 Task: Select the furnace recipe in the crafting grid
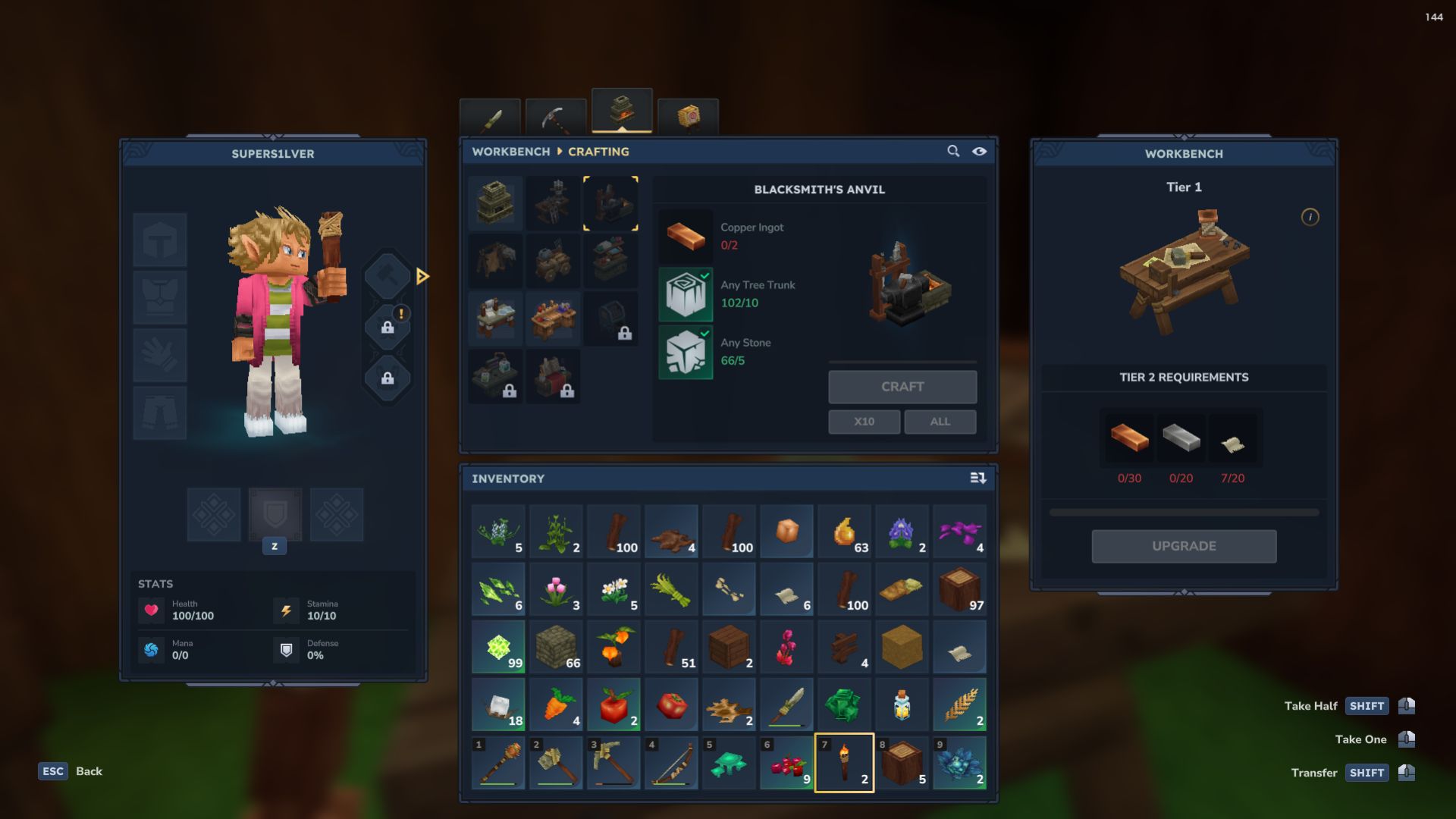(x=494, y=202)
